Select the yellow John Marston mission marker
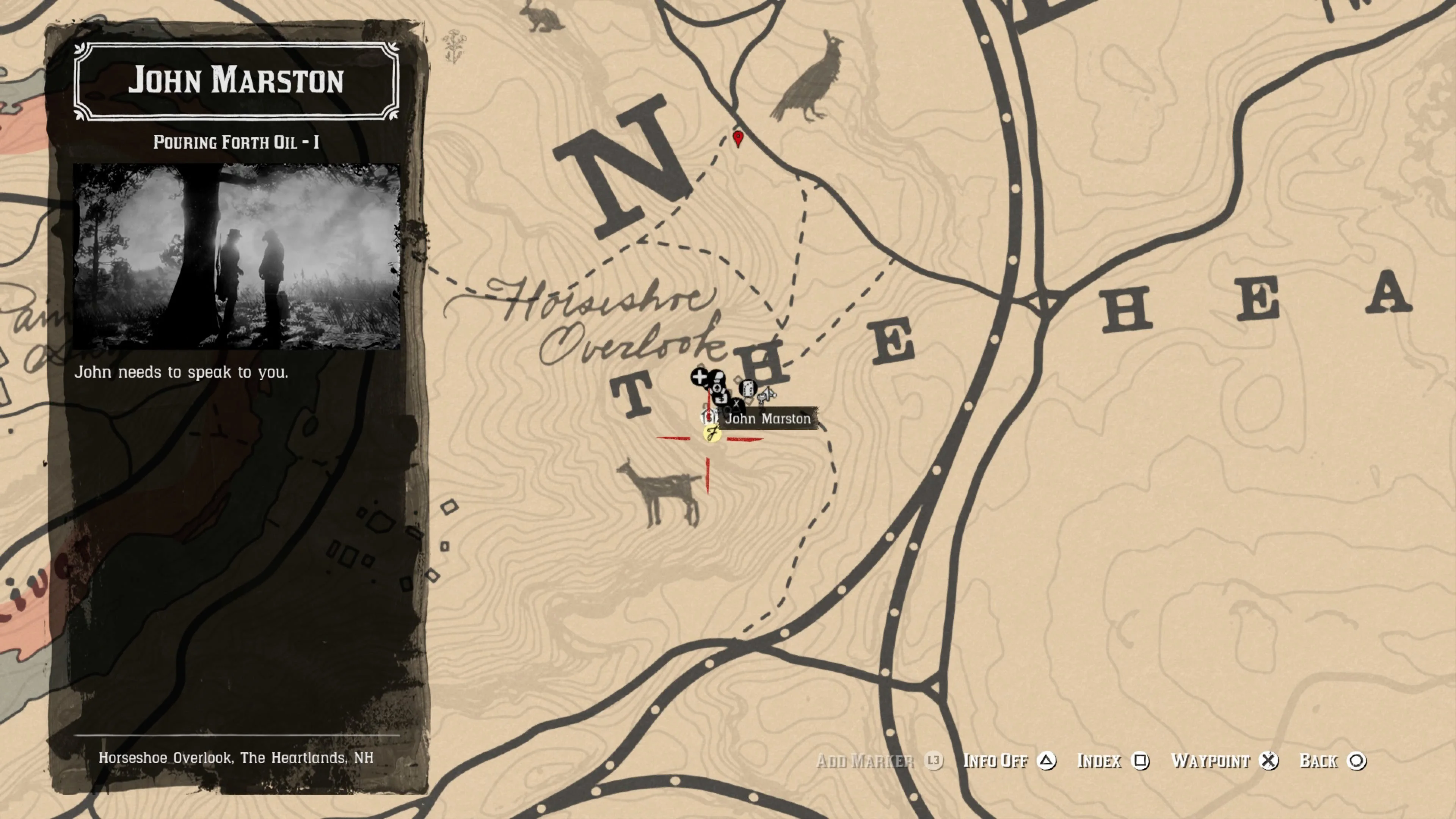1456x819 pixels. tap(712, 434)
